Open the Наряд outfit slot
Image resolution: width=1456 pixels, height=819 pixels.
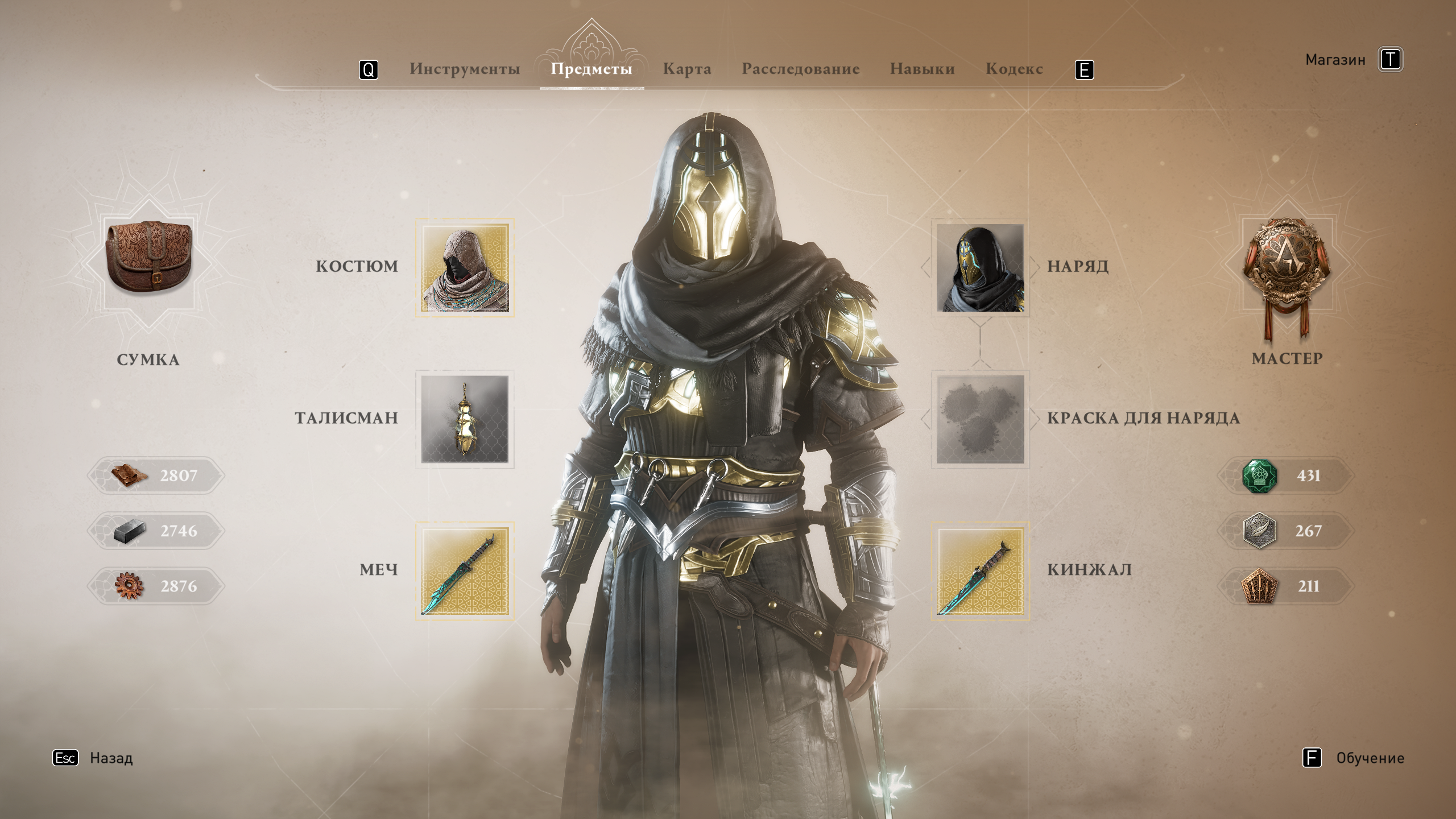980,268
